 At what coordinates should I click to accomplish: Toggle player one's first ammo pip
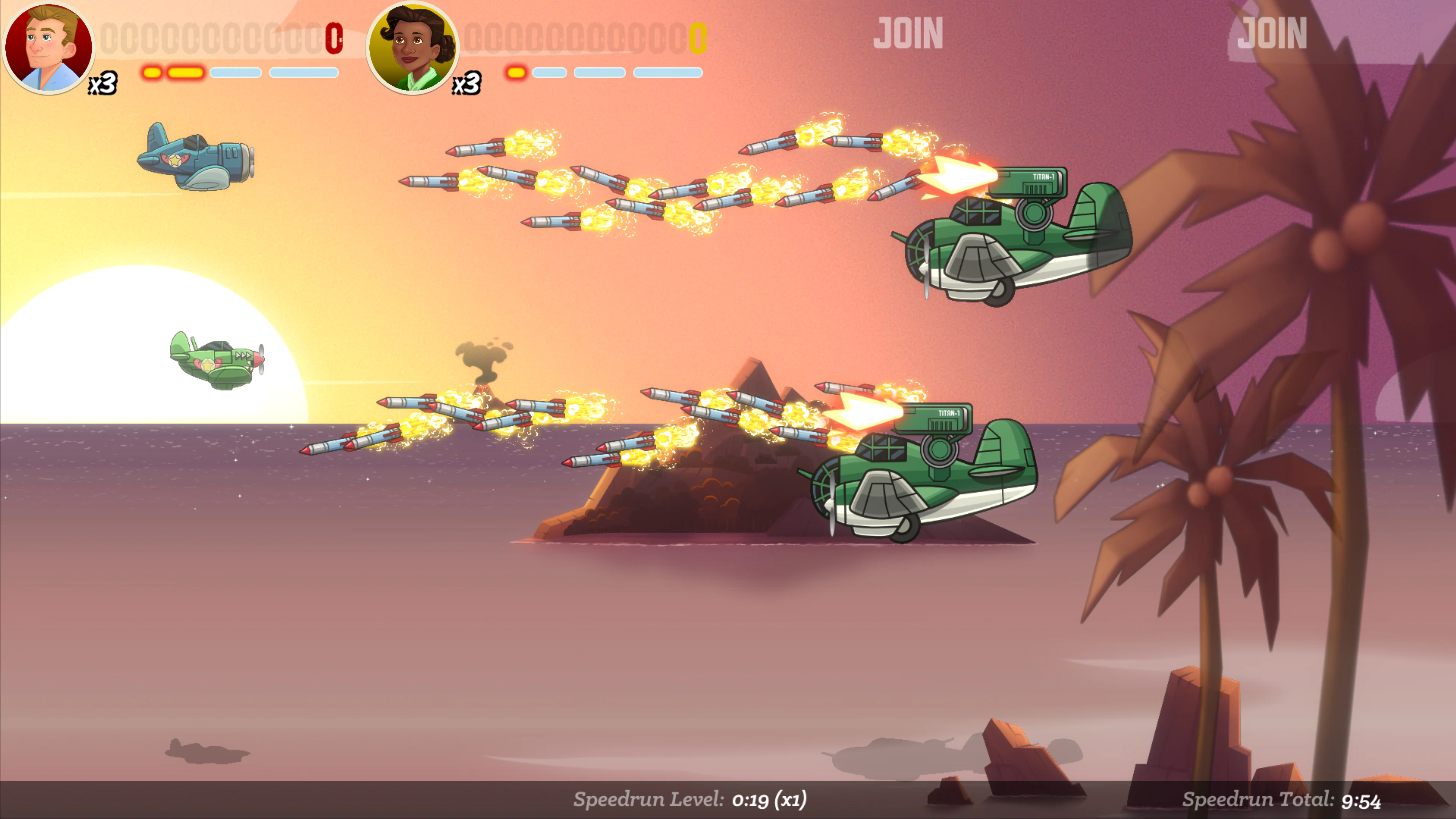pyautogui.click(x=152, y=72)
